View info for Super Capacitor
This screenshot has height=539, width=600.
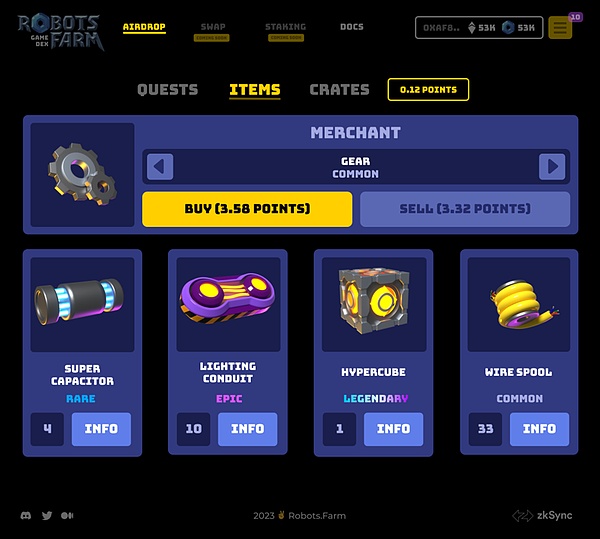pos(101,429)
